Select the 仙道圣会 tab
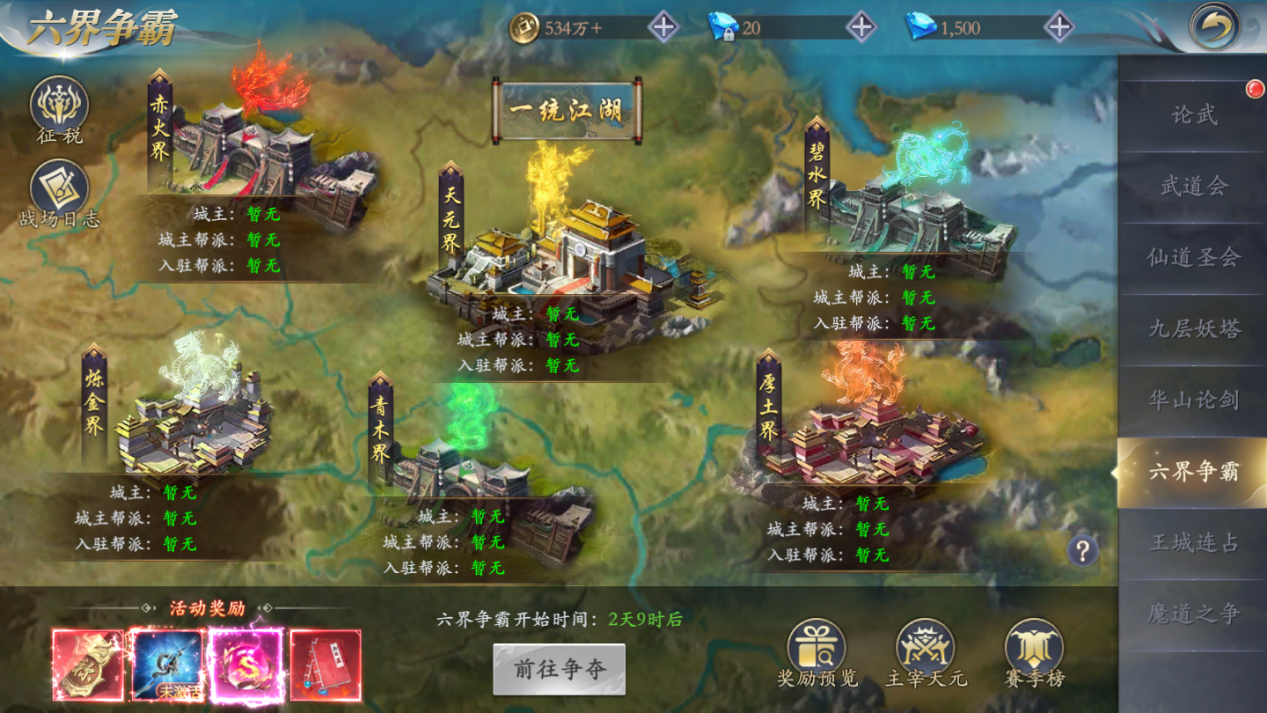Screen dimensions: 1267x713 [1193, 258]
